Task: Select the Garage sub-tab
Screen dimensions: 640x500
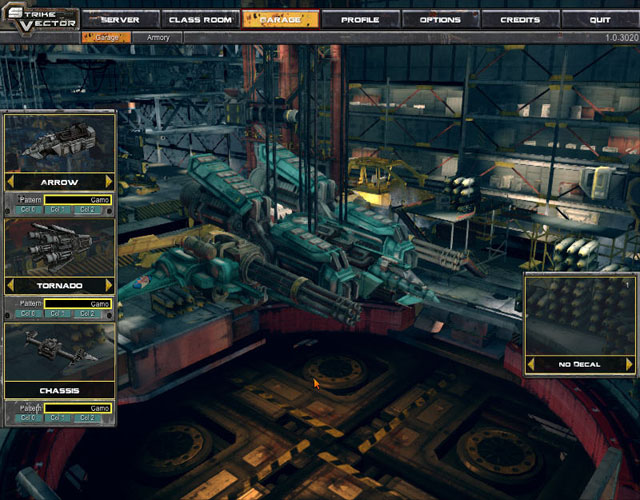Action: (x=105, y=37)
